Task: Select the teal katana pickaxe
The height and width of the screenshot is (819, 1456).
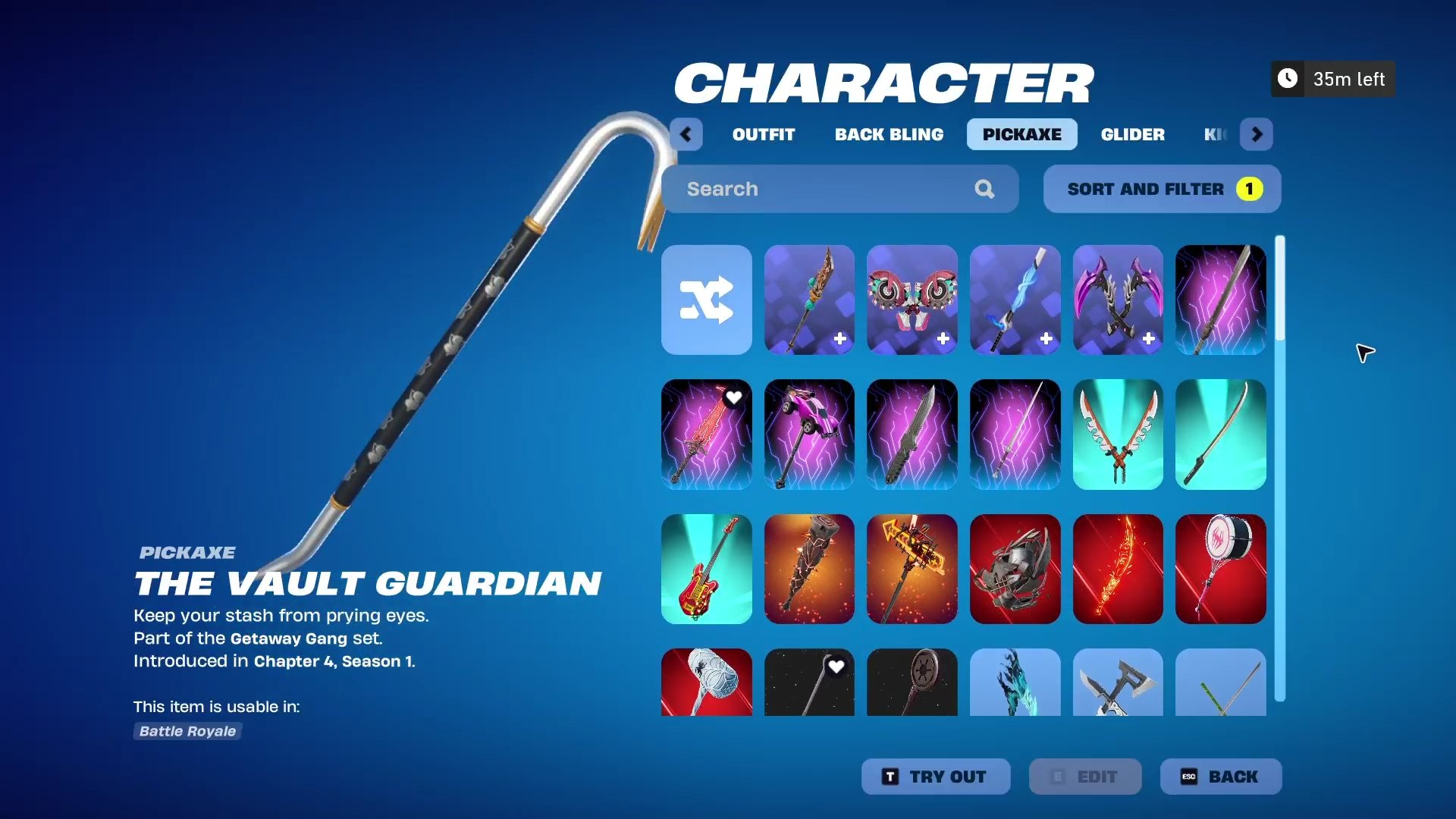Action: 1220,435
